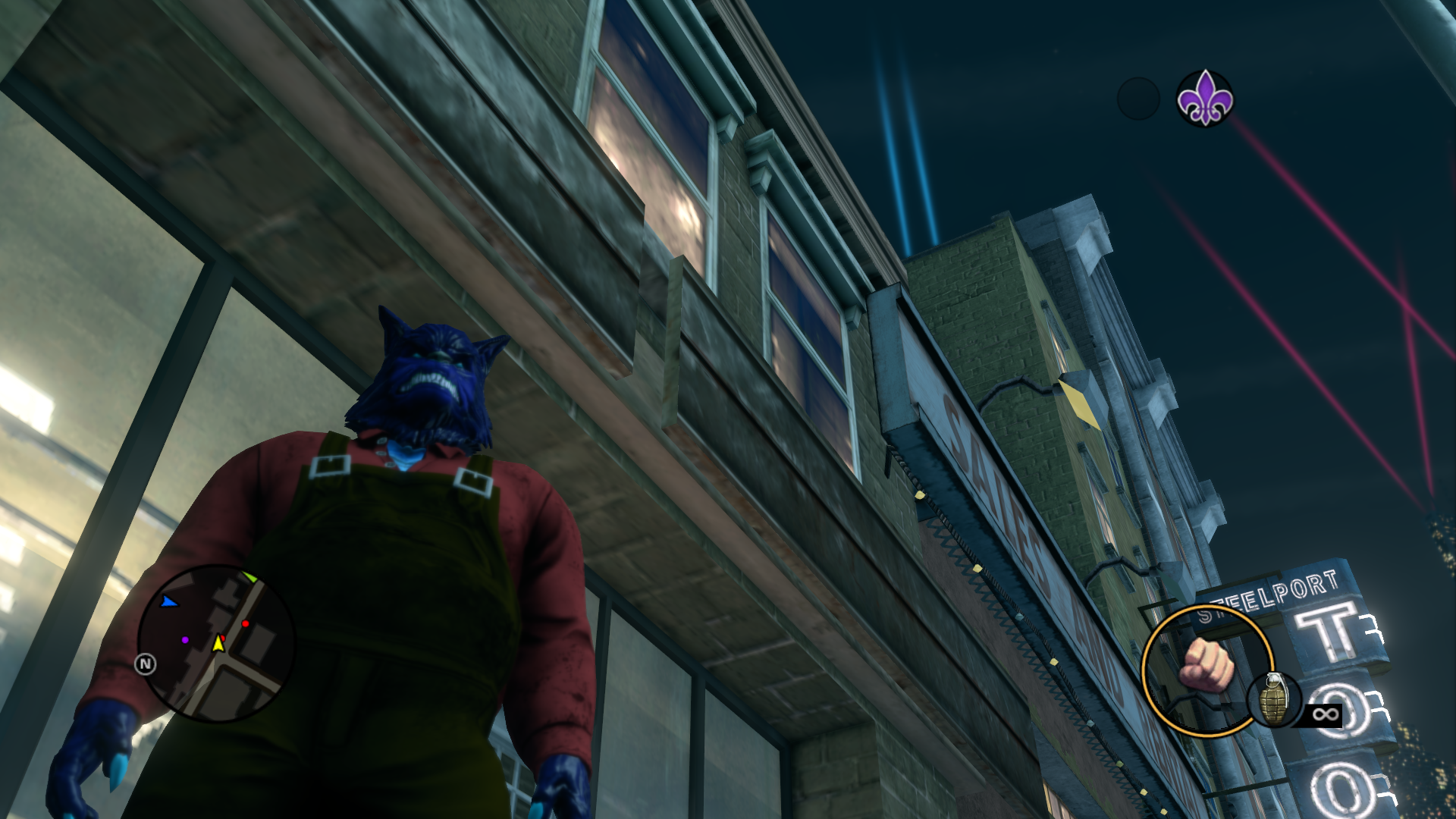Image resolution: width=1456 pixels, height=819 pixels.
Task: Select the yellow player arrow on minimap
Action: 218,643
